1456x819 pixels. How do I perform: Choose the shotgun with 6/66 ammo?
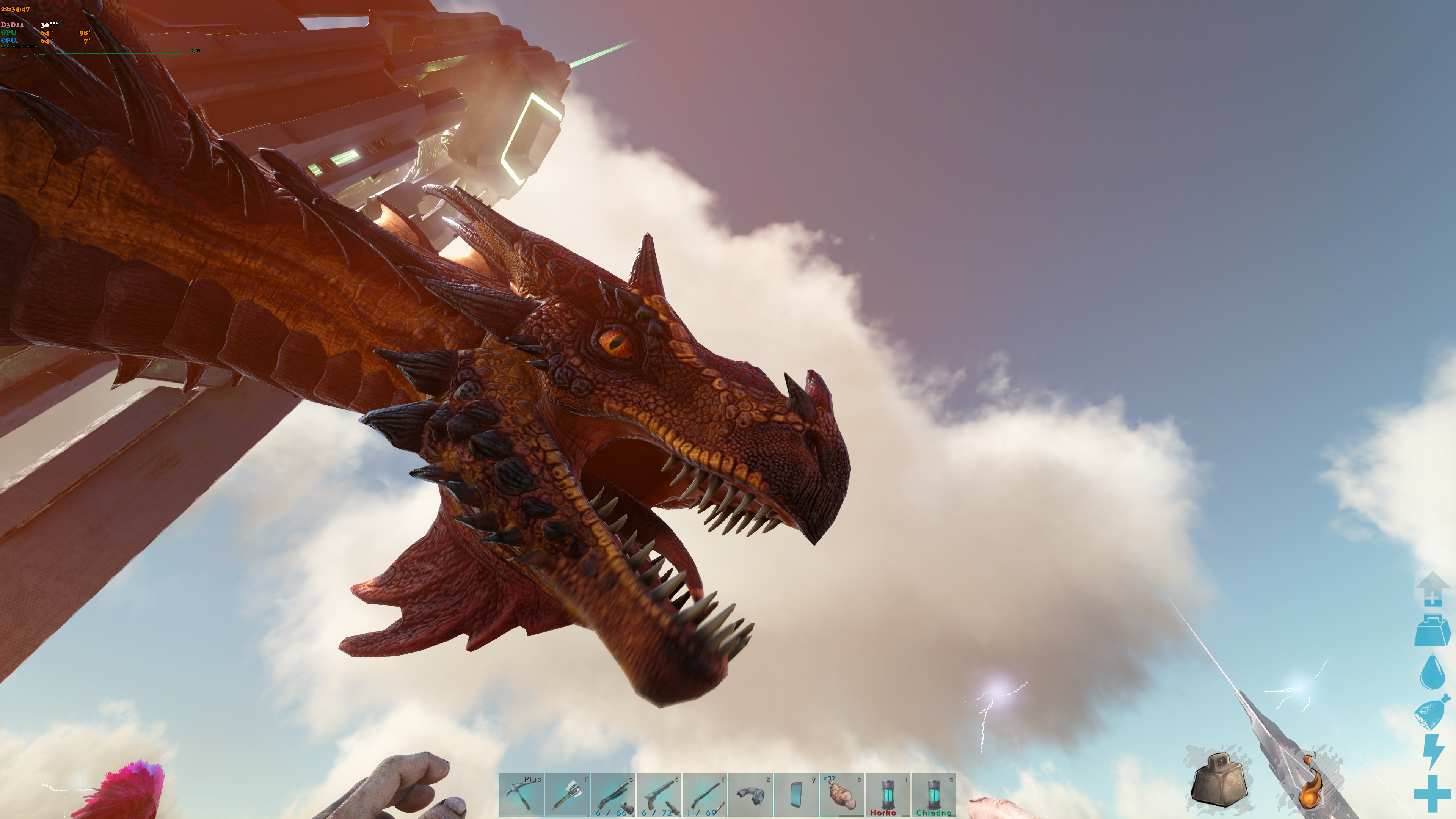(x=613, y=795)
